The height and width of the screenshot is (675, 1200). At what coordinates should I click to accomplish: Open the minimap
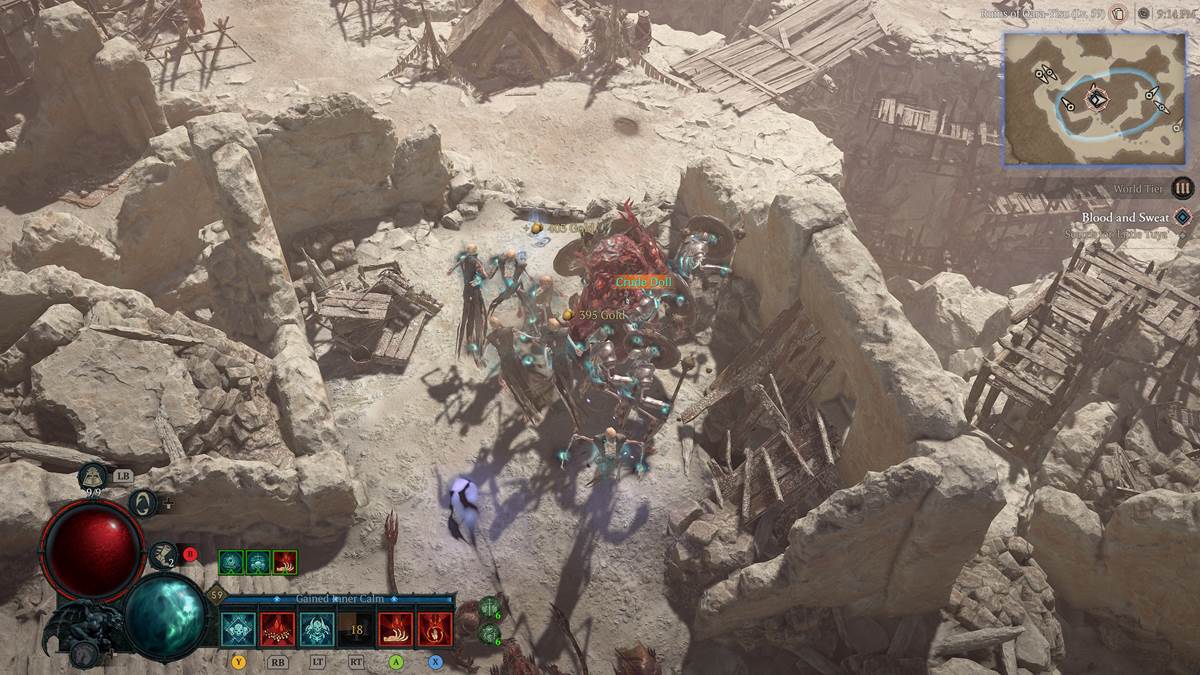click(x=1094, y=98)
